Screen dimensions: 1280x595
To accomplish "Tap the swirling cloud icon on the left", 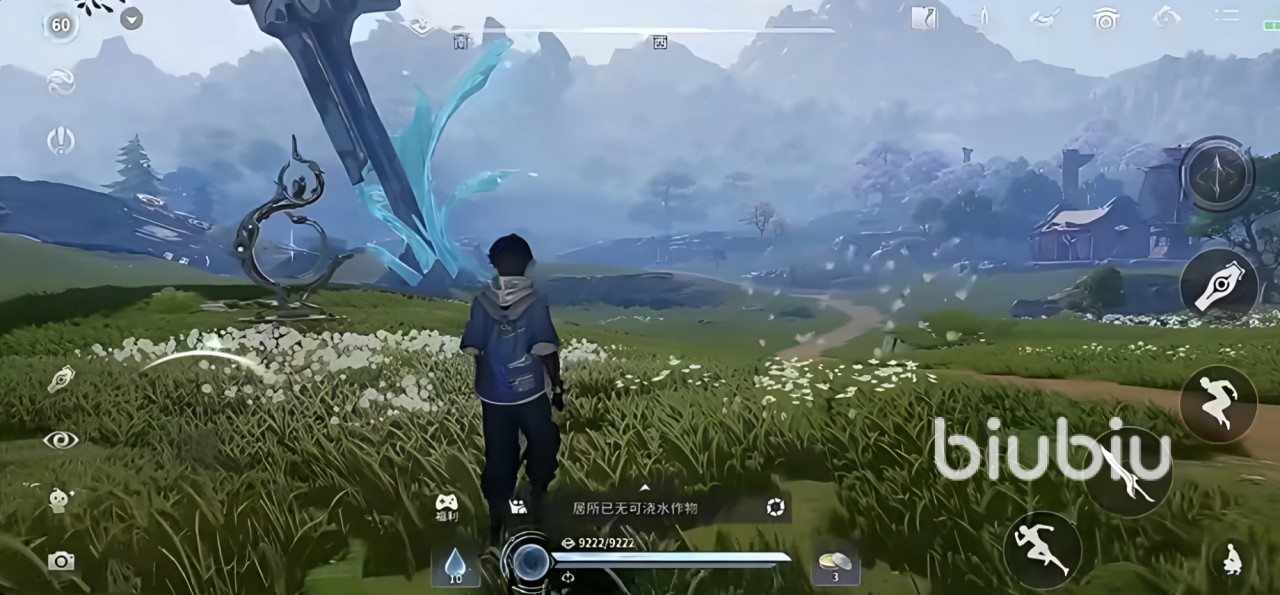I will pos(61,82).
